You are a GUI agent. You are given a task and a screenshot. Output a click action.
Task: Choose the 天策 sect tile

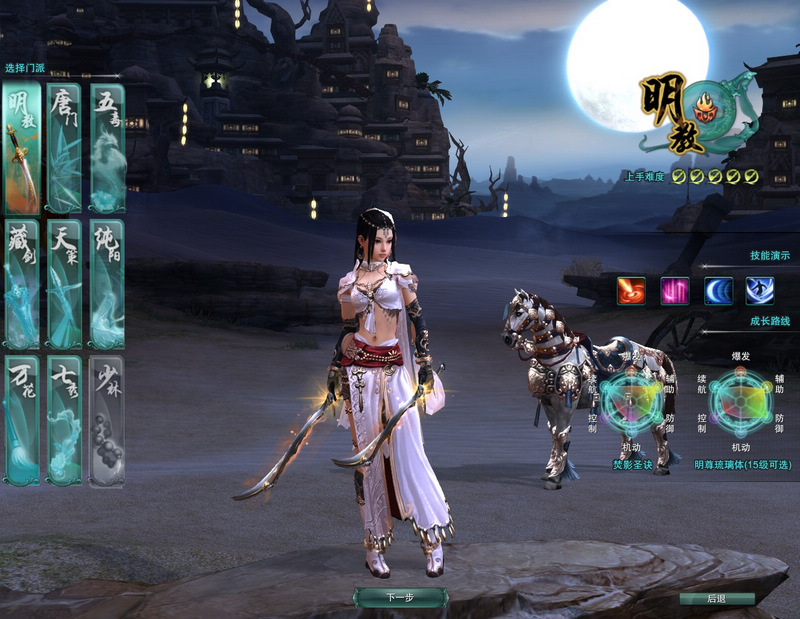(64, 284)
